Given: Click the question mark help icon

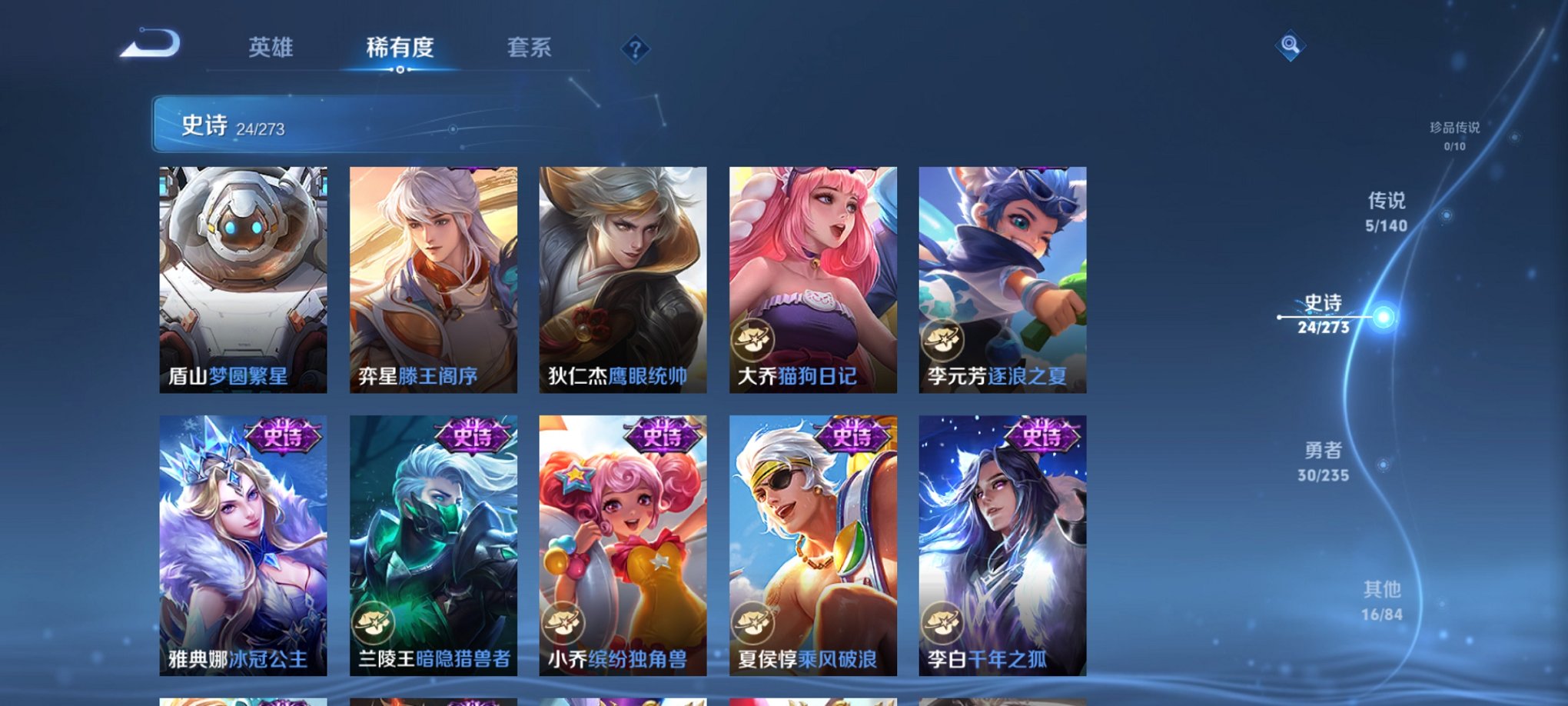Looking at the screenshot, I should click(x=634, y=50).
